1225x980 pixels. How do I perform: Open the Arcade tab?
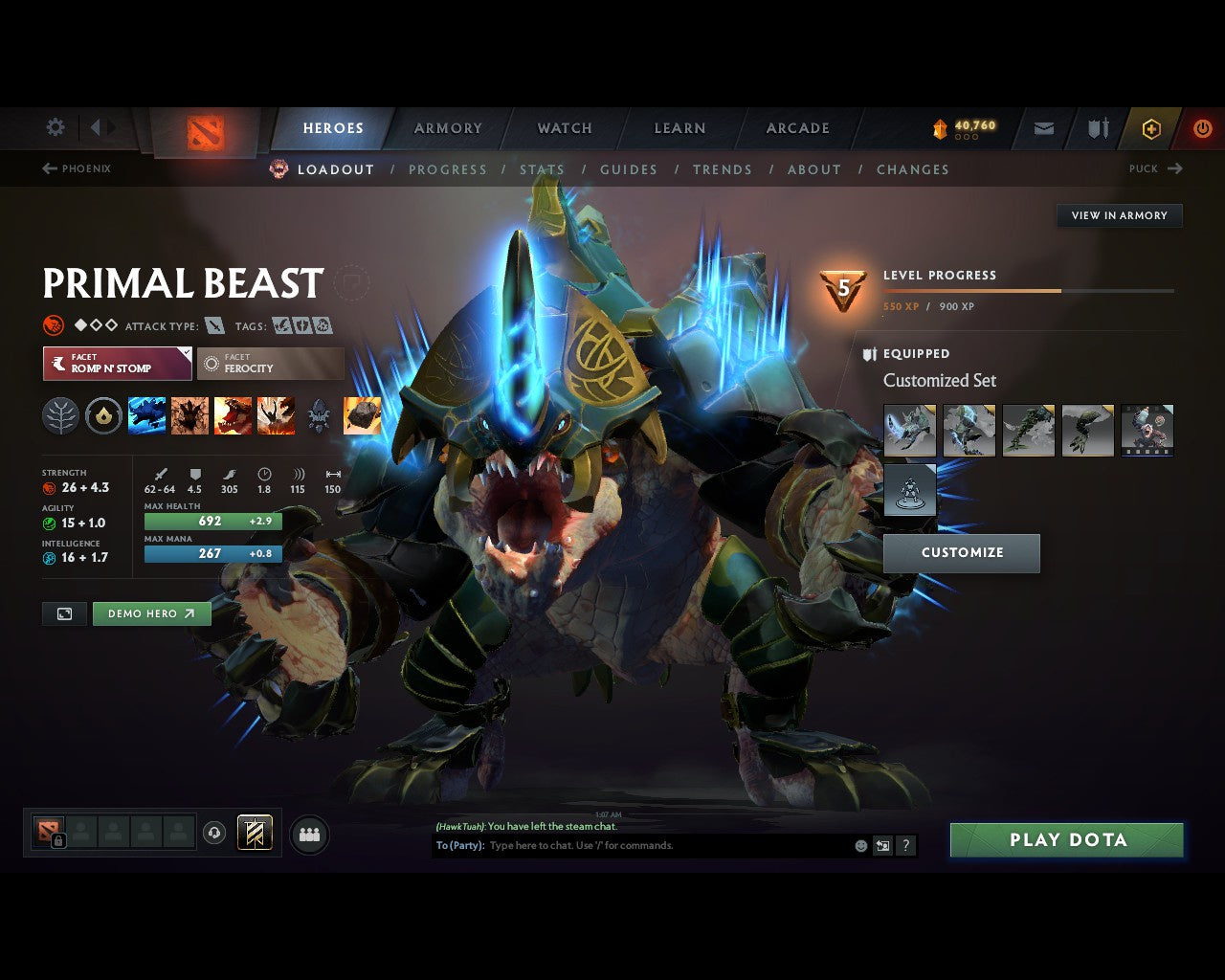(797, 128)
